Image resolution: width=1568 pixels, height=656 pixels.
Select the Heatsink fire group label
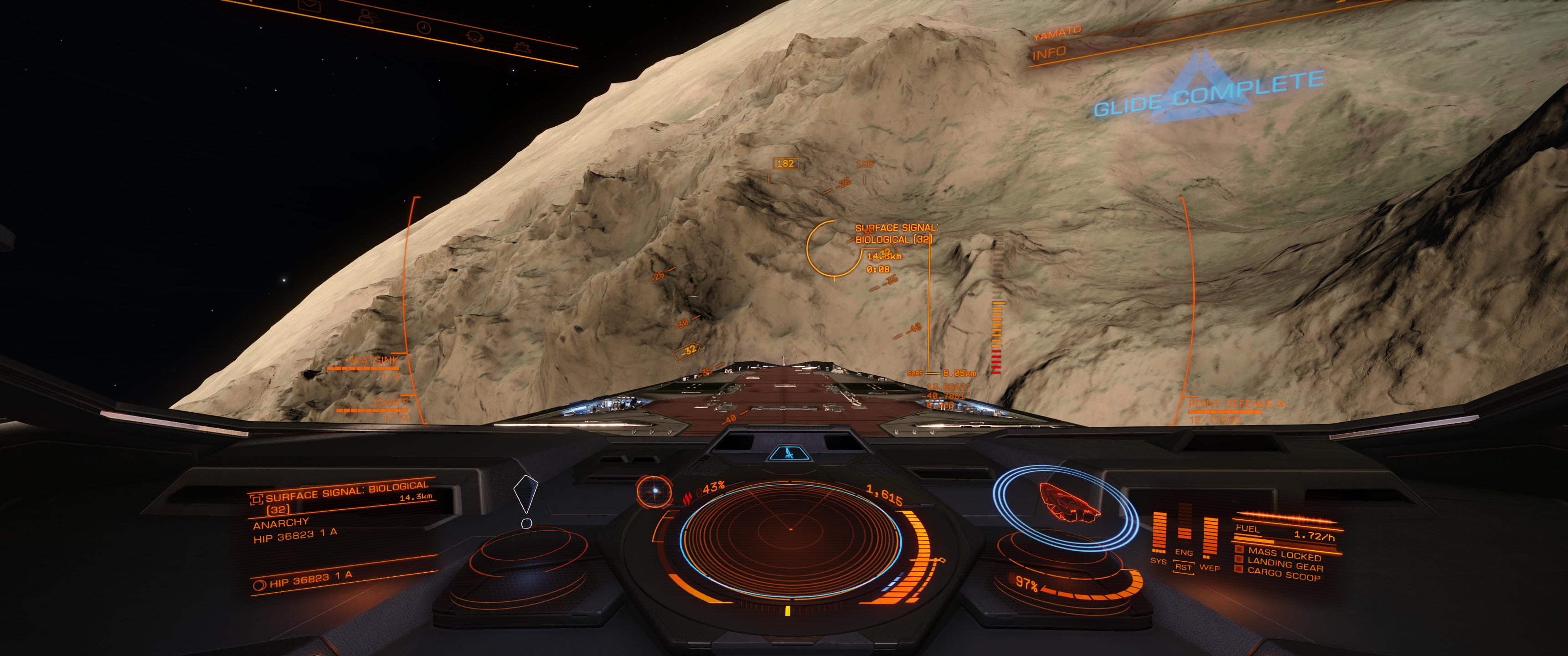click(x=372, y=360)
